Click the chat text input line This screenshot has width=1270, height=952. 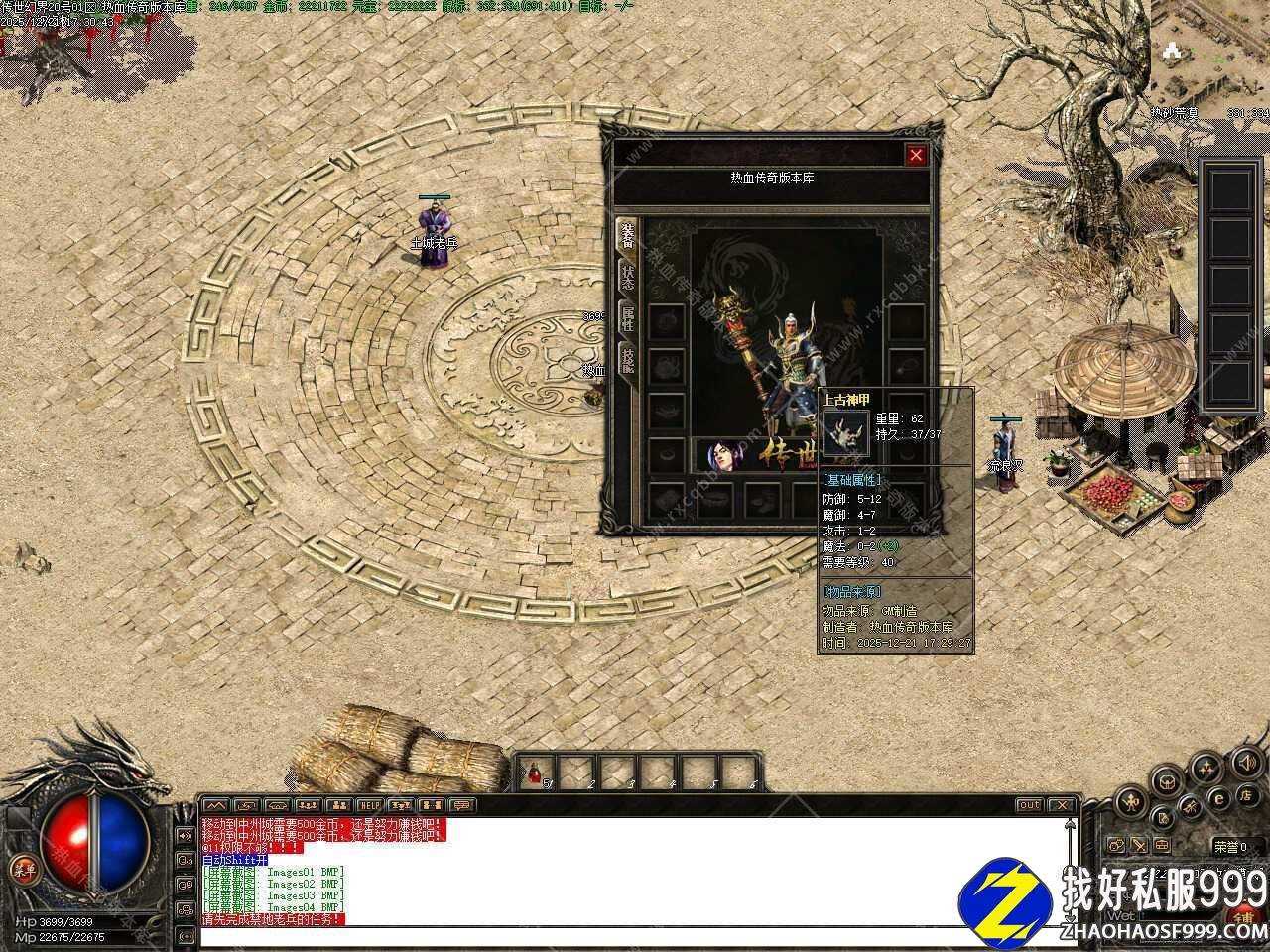(635, 935)
